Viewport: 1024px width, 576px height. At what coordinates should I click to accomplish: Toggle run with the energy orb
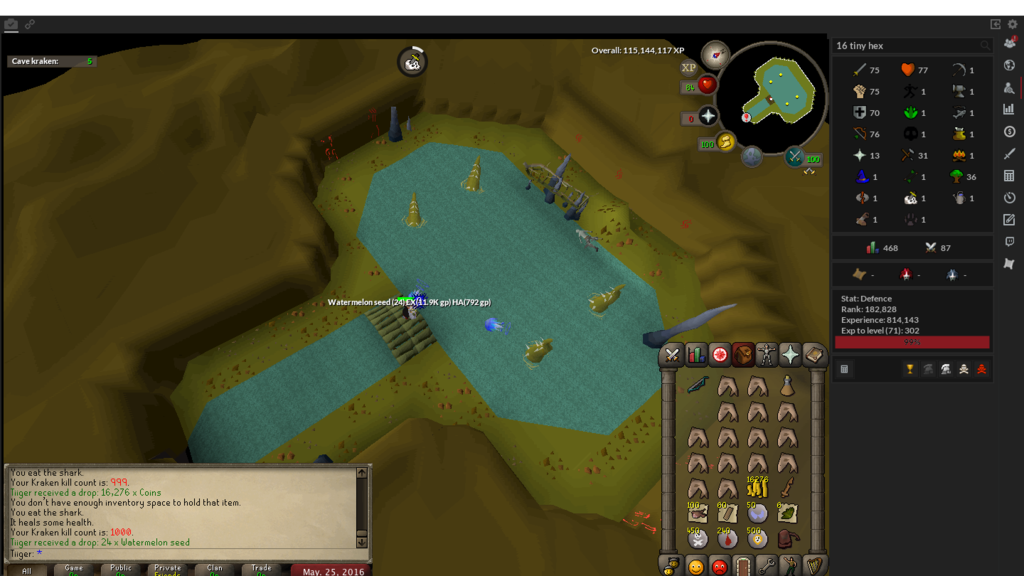tap(726, 143)
